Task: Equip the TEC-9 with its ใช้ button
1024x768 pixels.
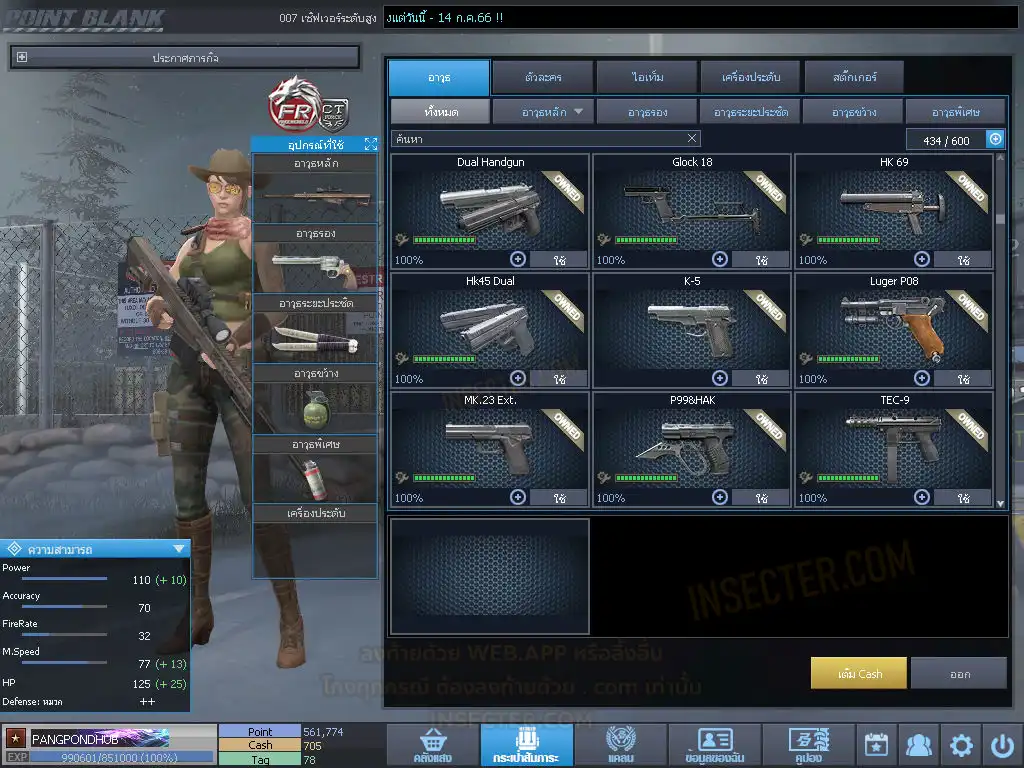Action: tap(962, 497)
